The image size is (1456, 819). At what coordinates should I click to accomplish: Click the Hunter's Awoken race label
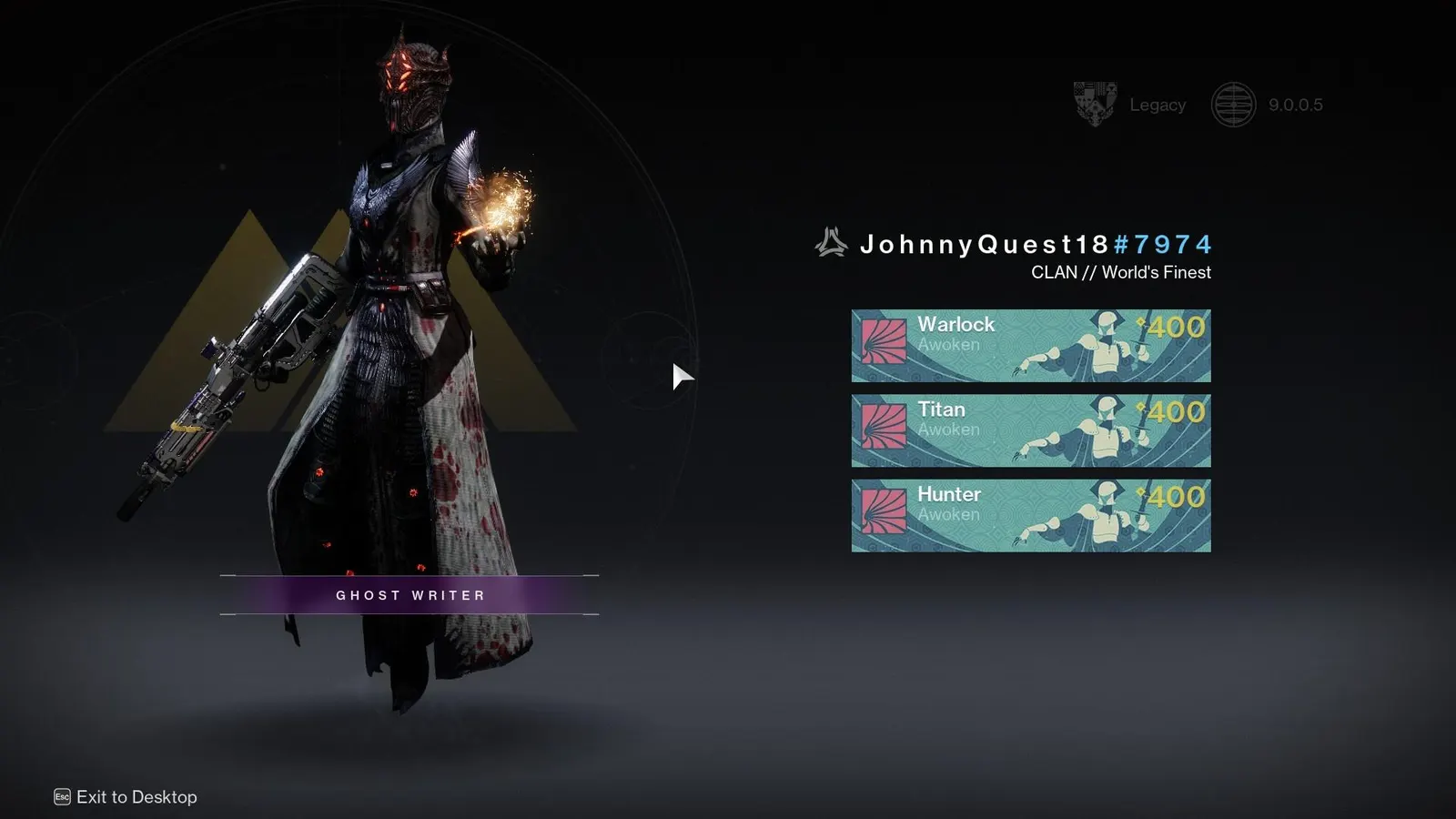point(950,514)
